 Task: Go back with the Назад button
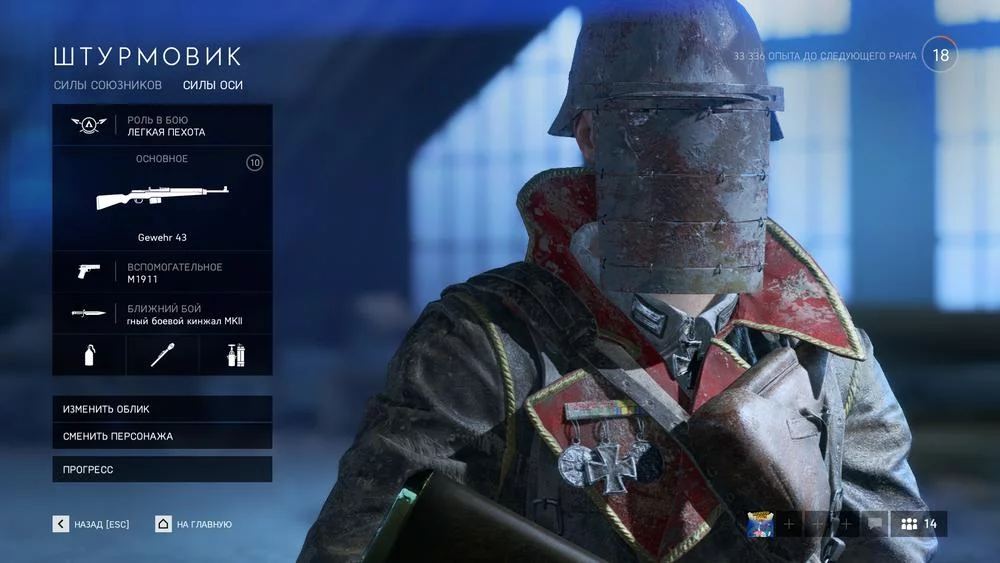[x=92, y=524]
